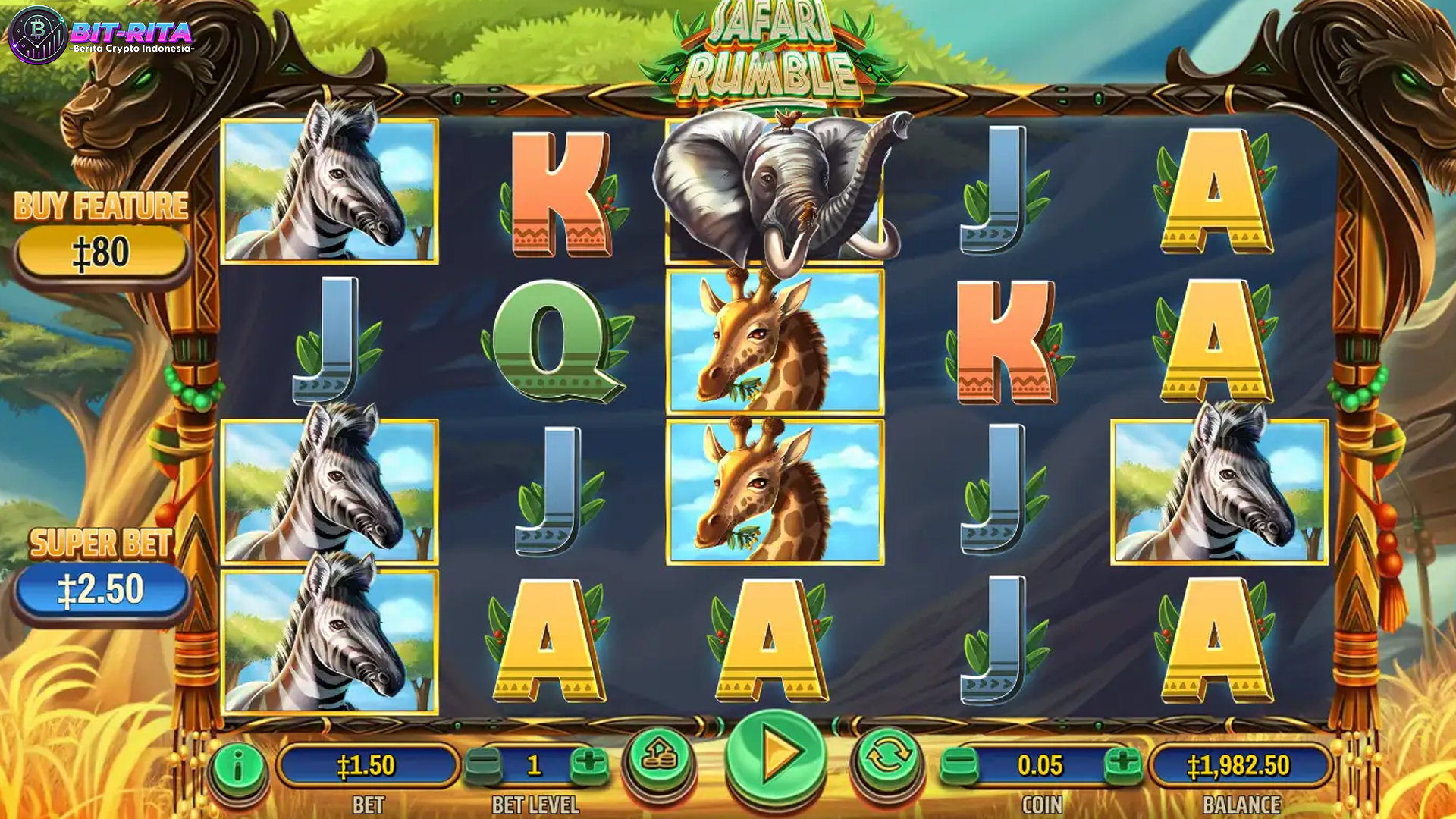Buy the feature for 80
The height and width of the screenshot is (819, 1456).
coord(102,253)
